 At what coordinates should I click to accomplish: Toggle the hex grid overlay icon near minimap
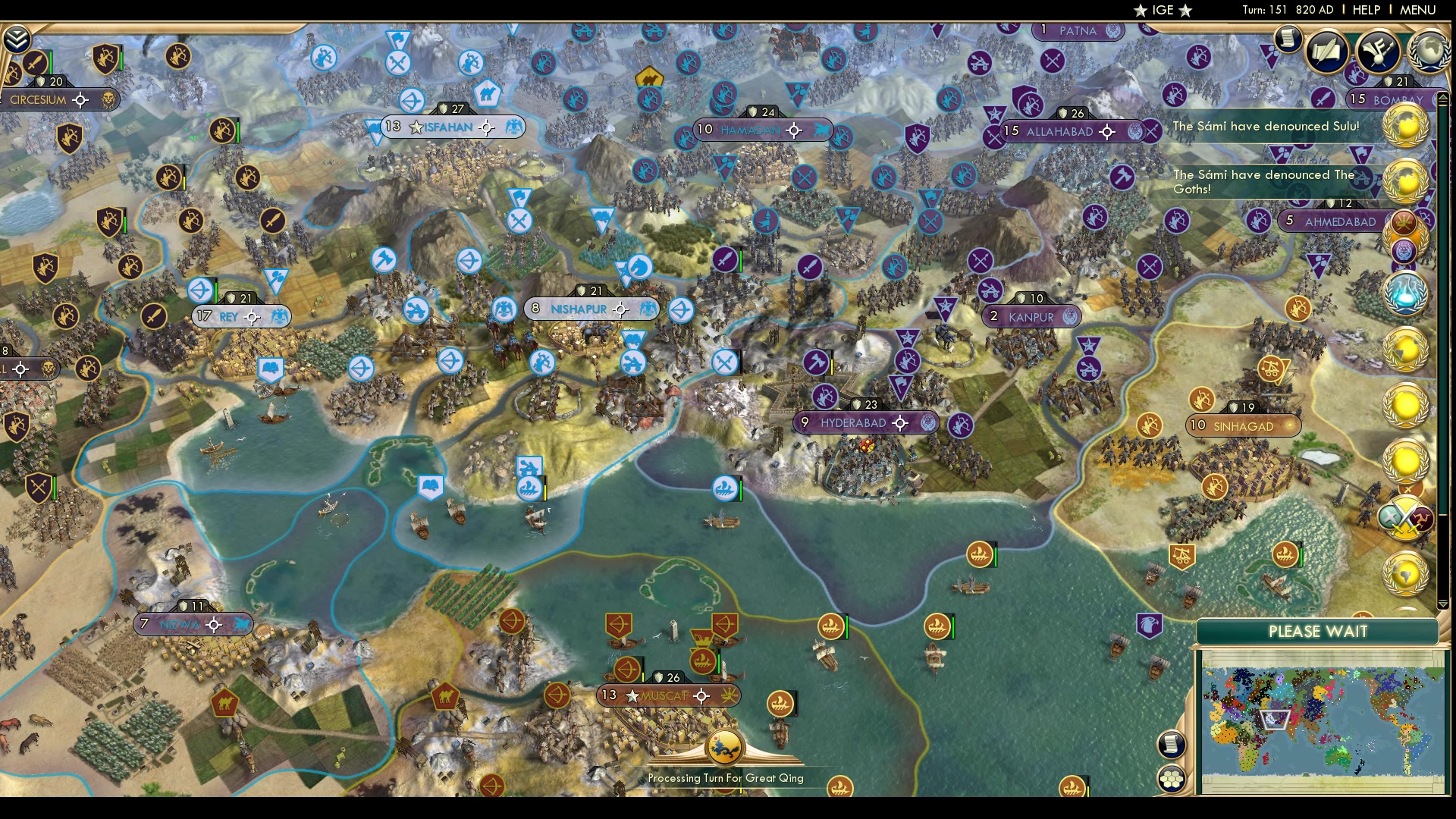1171,777
